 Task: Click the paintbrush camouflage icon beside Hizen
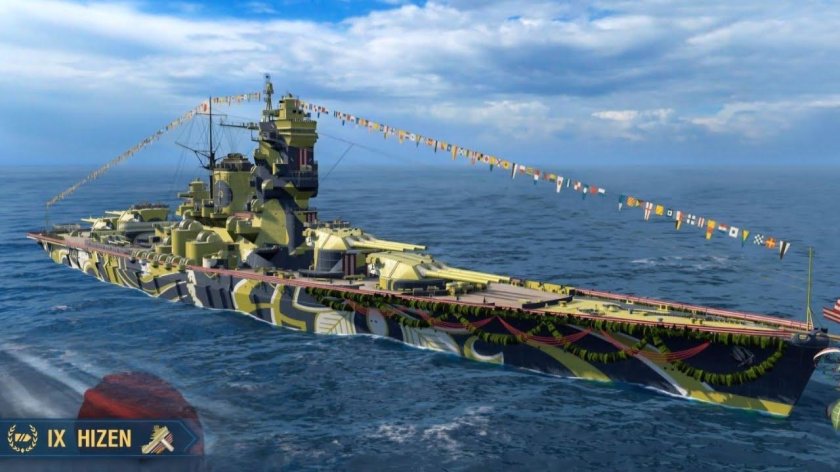click(157, 439)
